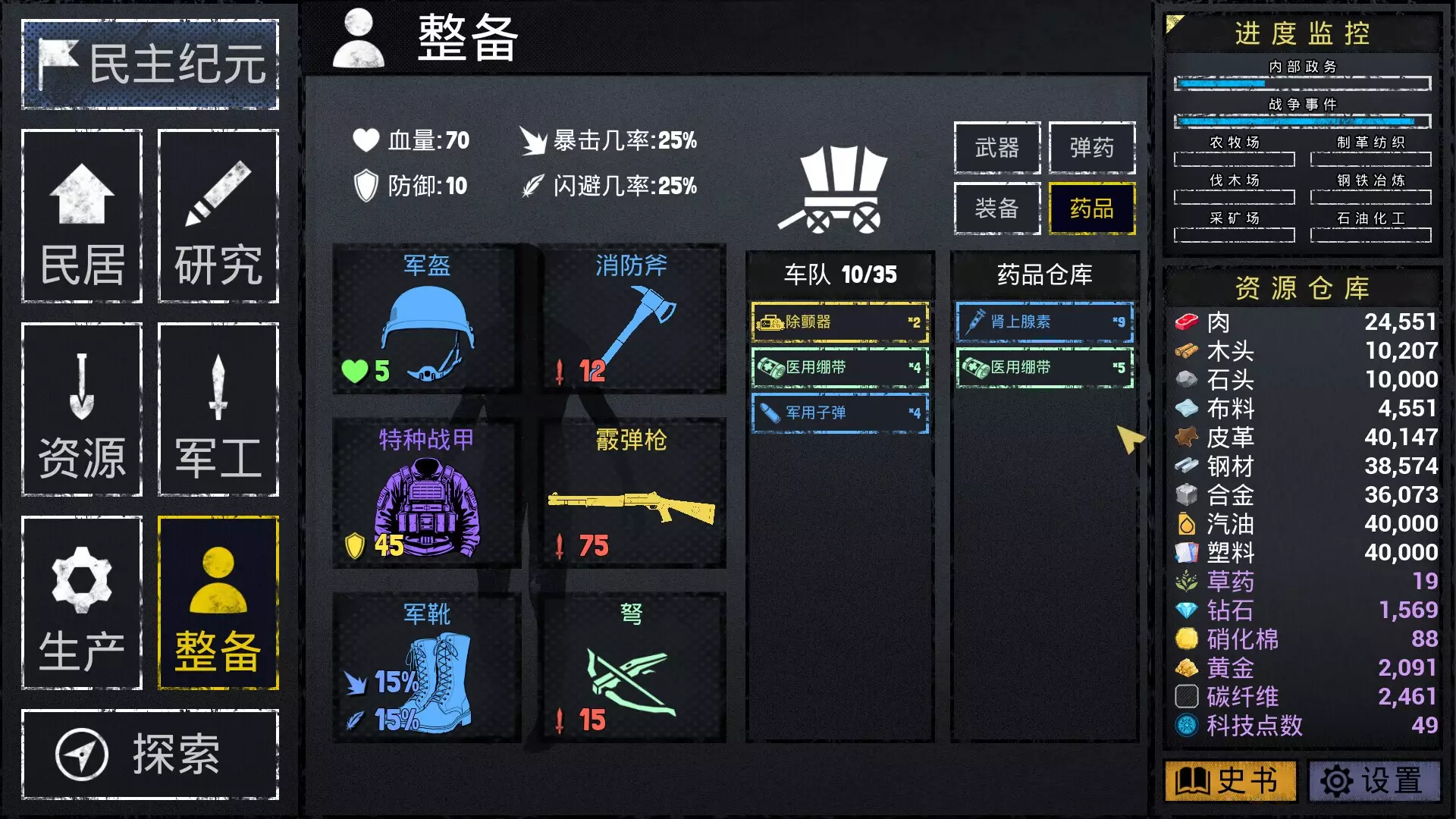Select the 药品 medicine tab
This screenshot has width=1456, height=819.
tap(1092, 209)
